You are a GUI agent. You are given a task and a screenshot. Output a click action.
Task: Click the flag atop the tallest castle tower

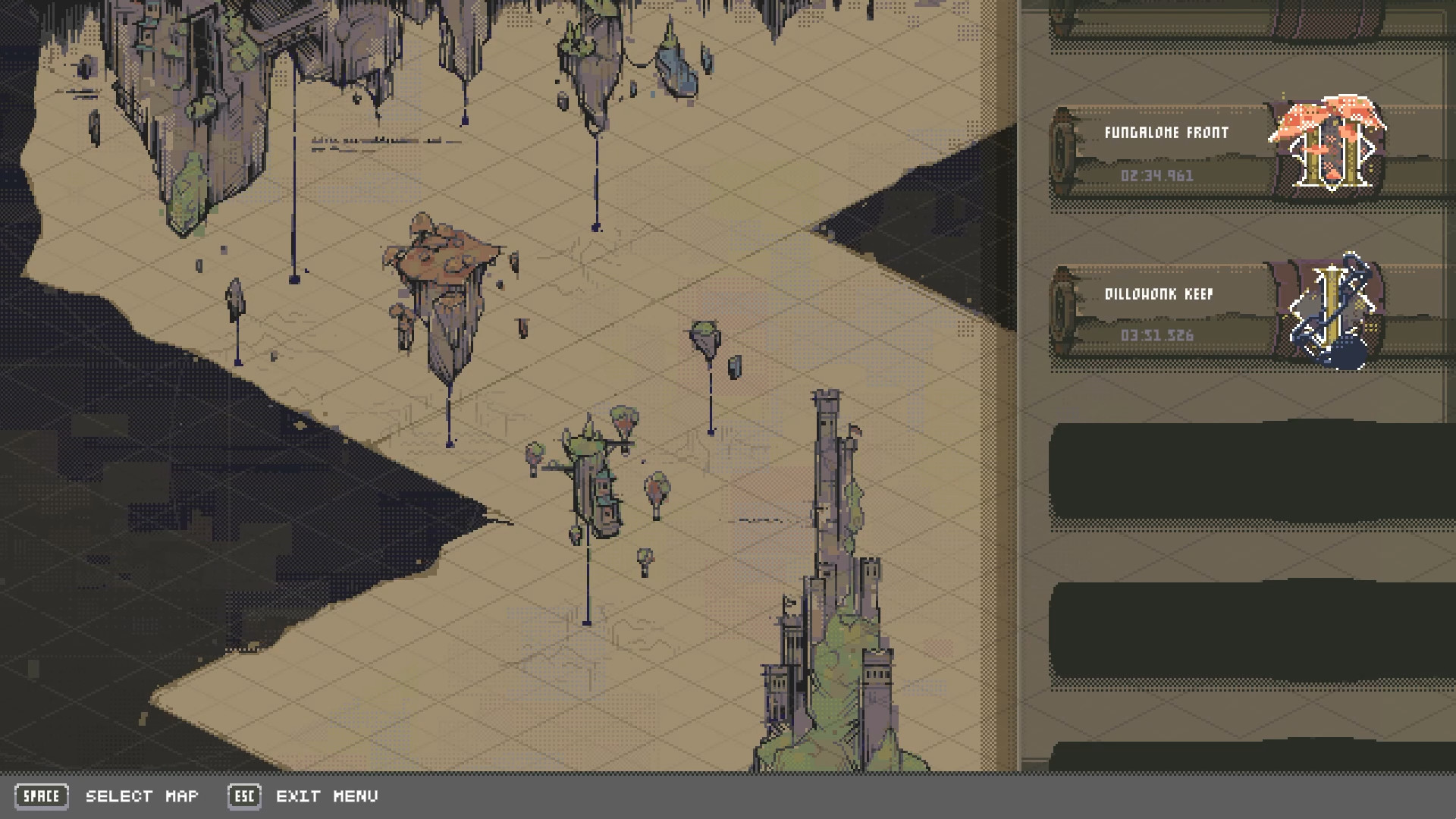coord(856,430)
